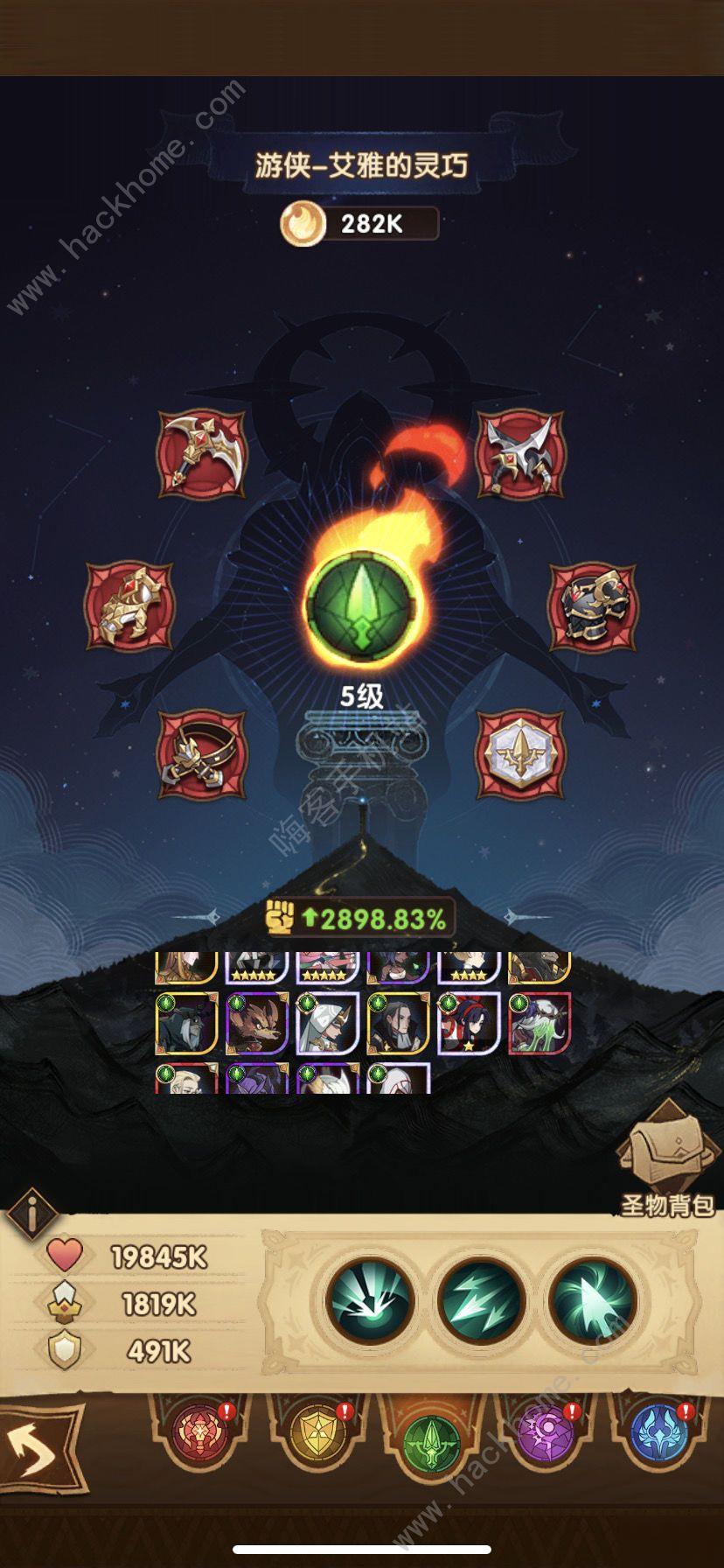View the bursting arrow skill
The width and height of the screenshot is (724, 1568).
click(369, 1301)
